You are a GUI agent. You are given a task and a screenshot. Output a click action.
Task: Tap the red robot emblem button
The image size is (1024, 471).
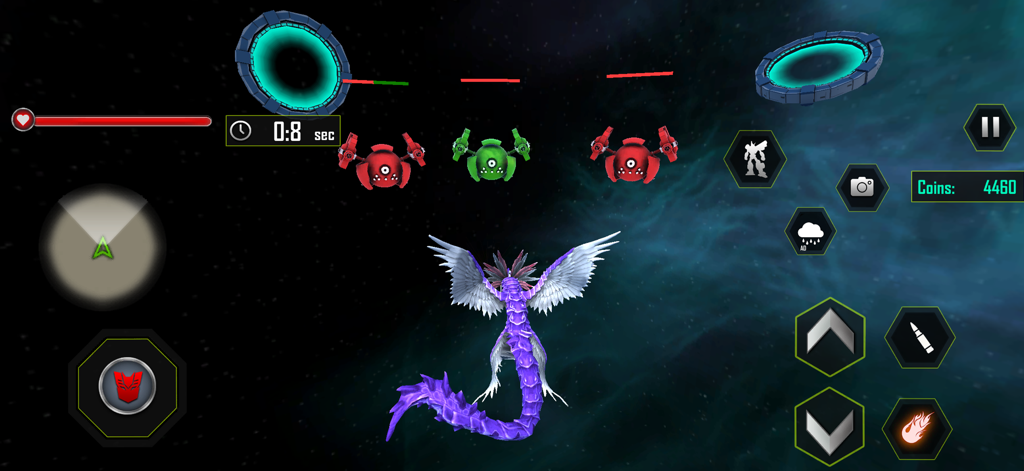click(127, 387)
